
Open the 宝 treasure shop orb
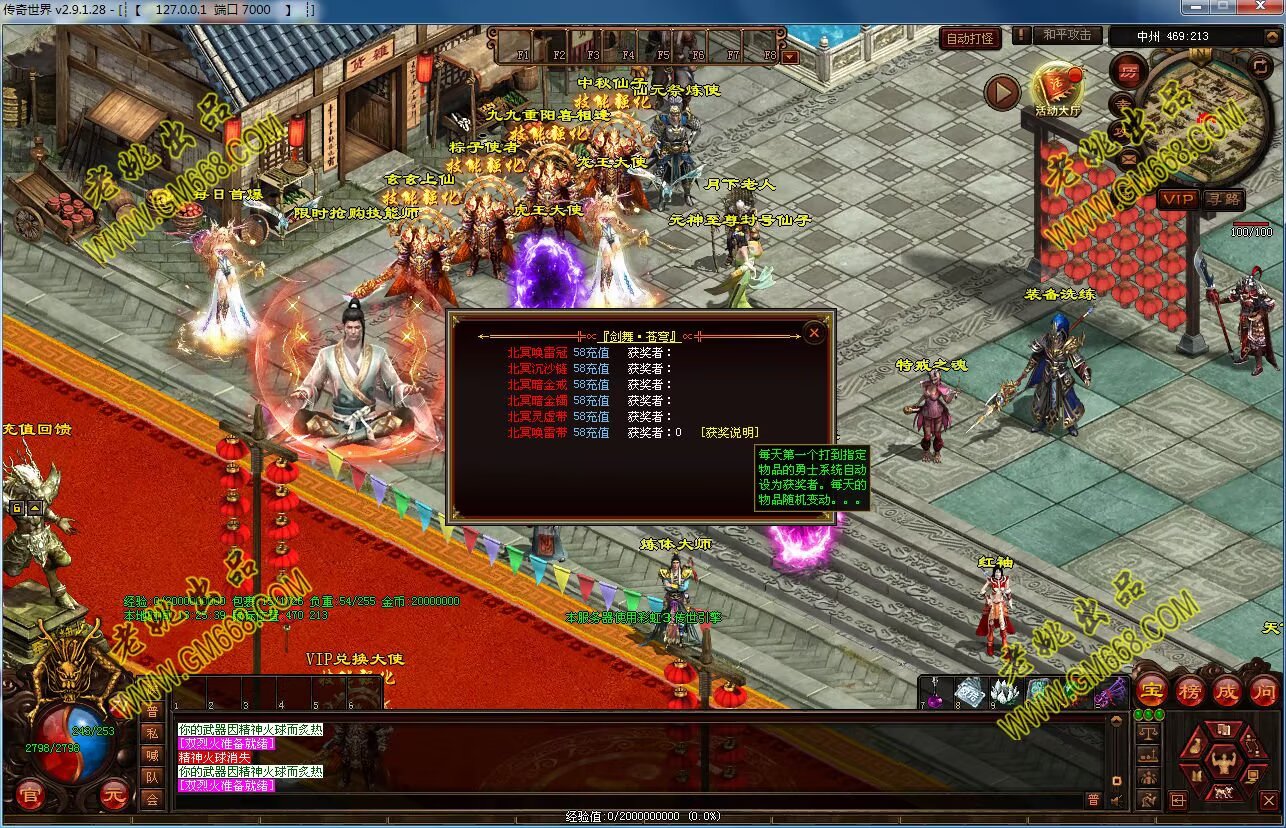[x=1152, y=689]
